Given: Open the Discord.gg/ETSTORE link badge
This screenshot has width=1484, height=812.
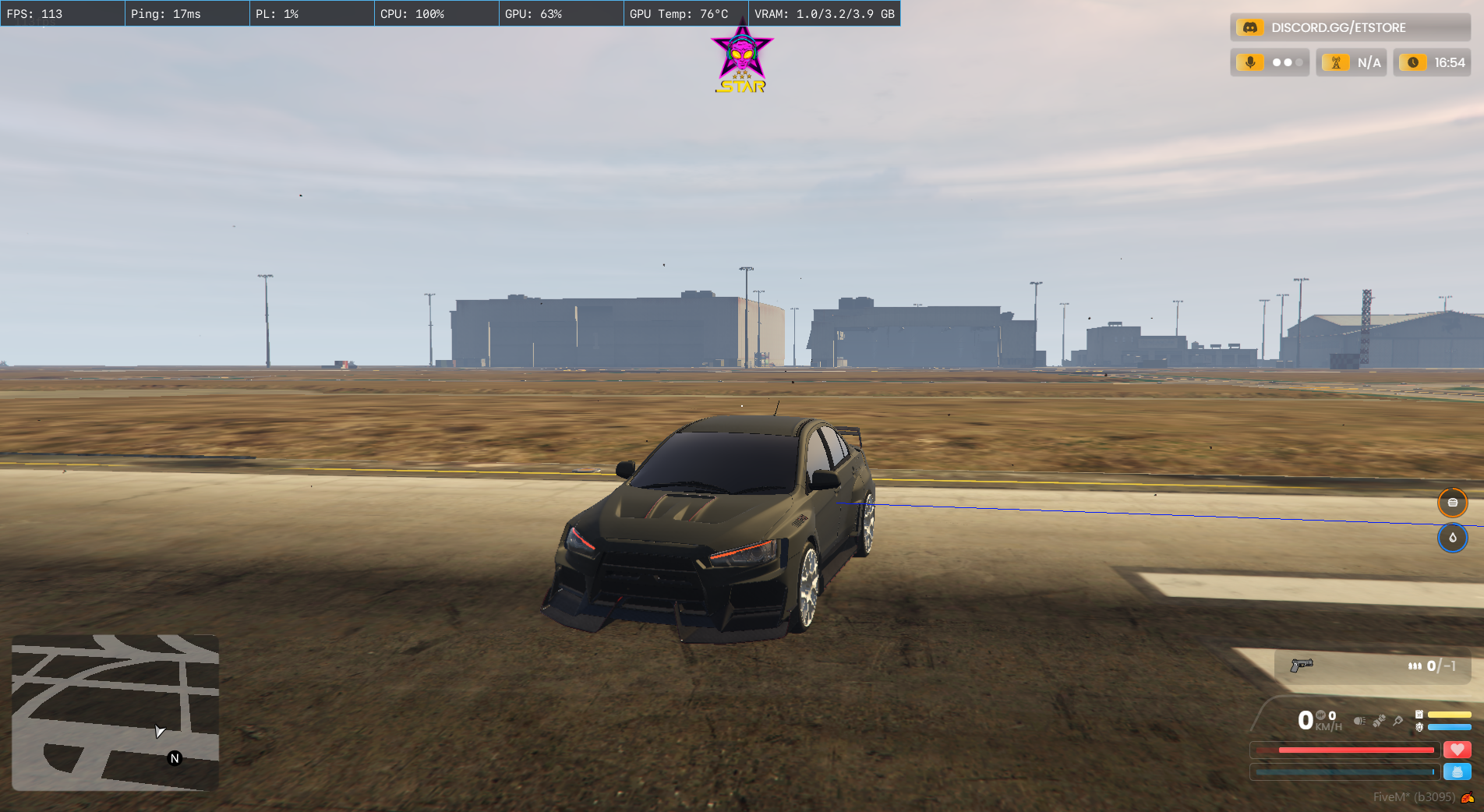Looking at the screenshot, I should coord(1349,27).
